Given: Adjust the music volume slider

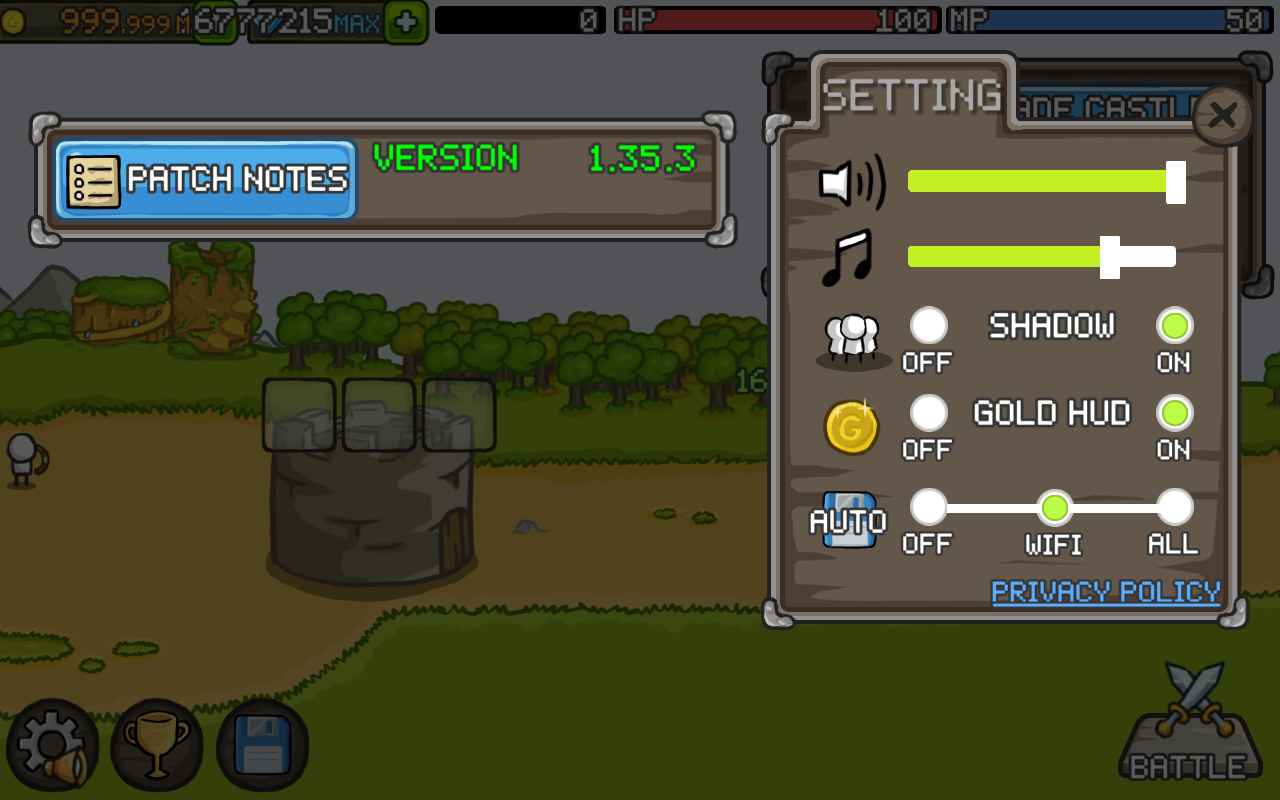Looking at the screenshot, I should pyautogui.click(x=1110, y=257).
